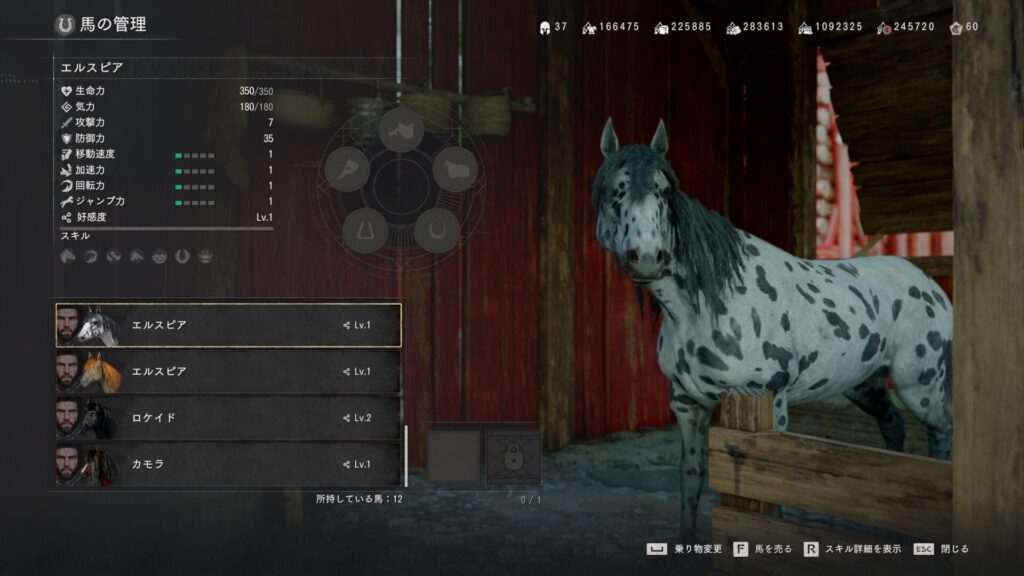Click the padlocked item slot

(x=512, y=458)
